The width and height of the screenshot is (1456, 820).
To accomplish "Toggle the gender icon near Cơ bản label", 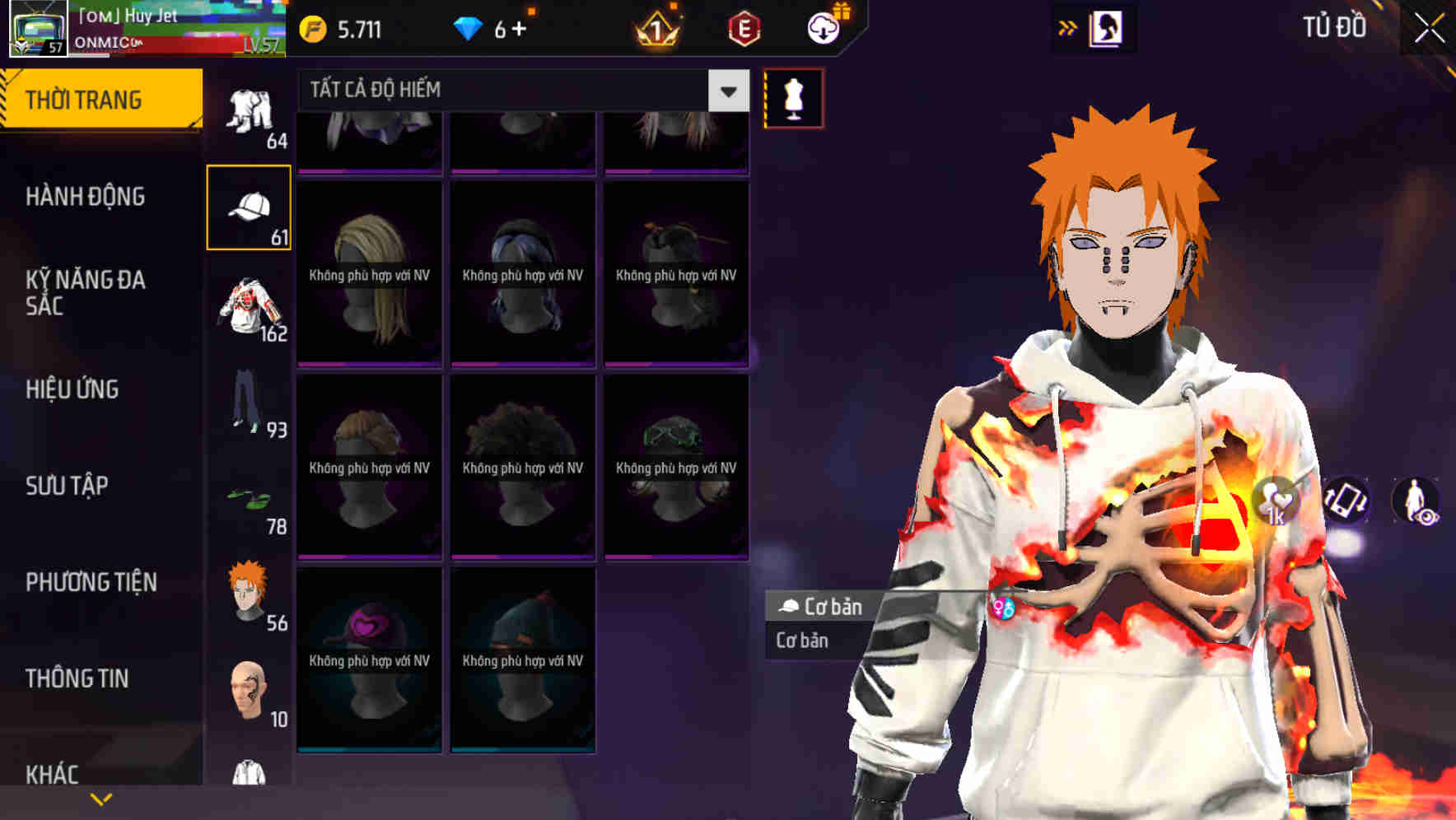I will click(x=1004, y=608).
